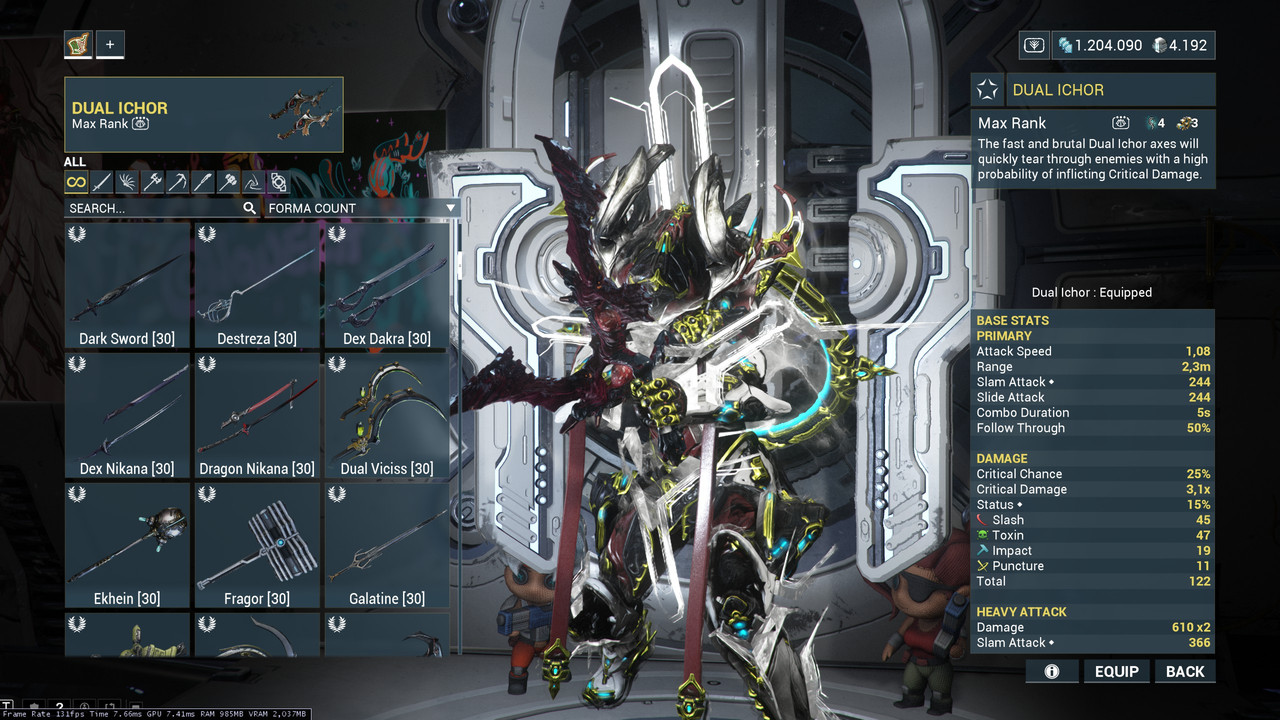
Task: Select the Galatine [30] greatsword
Action: (x=387, y=546)
